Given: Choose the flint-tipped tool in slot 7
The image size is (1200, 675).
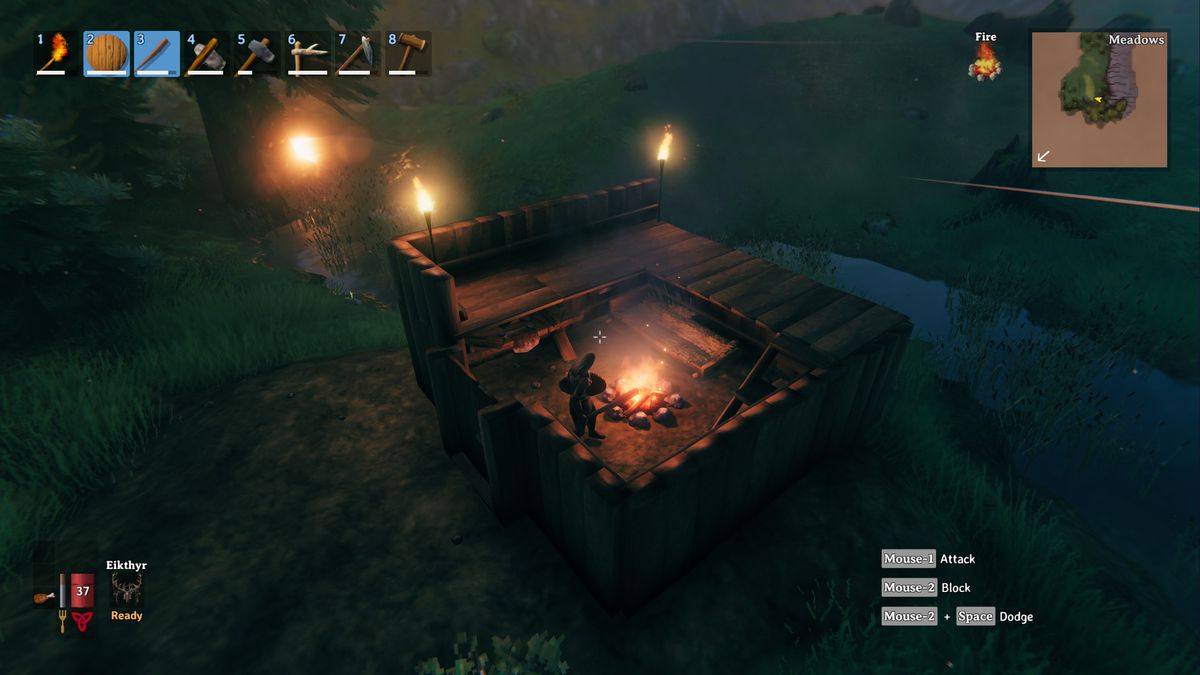Looking at the screenshot, I should 357,54.
